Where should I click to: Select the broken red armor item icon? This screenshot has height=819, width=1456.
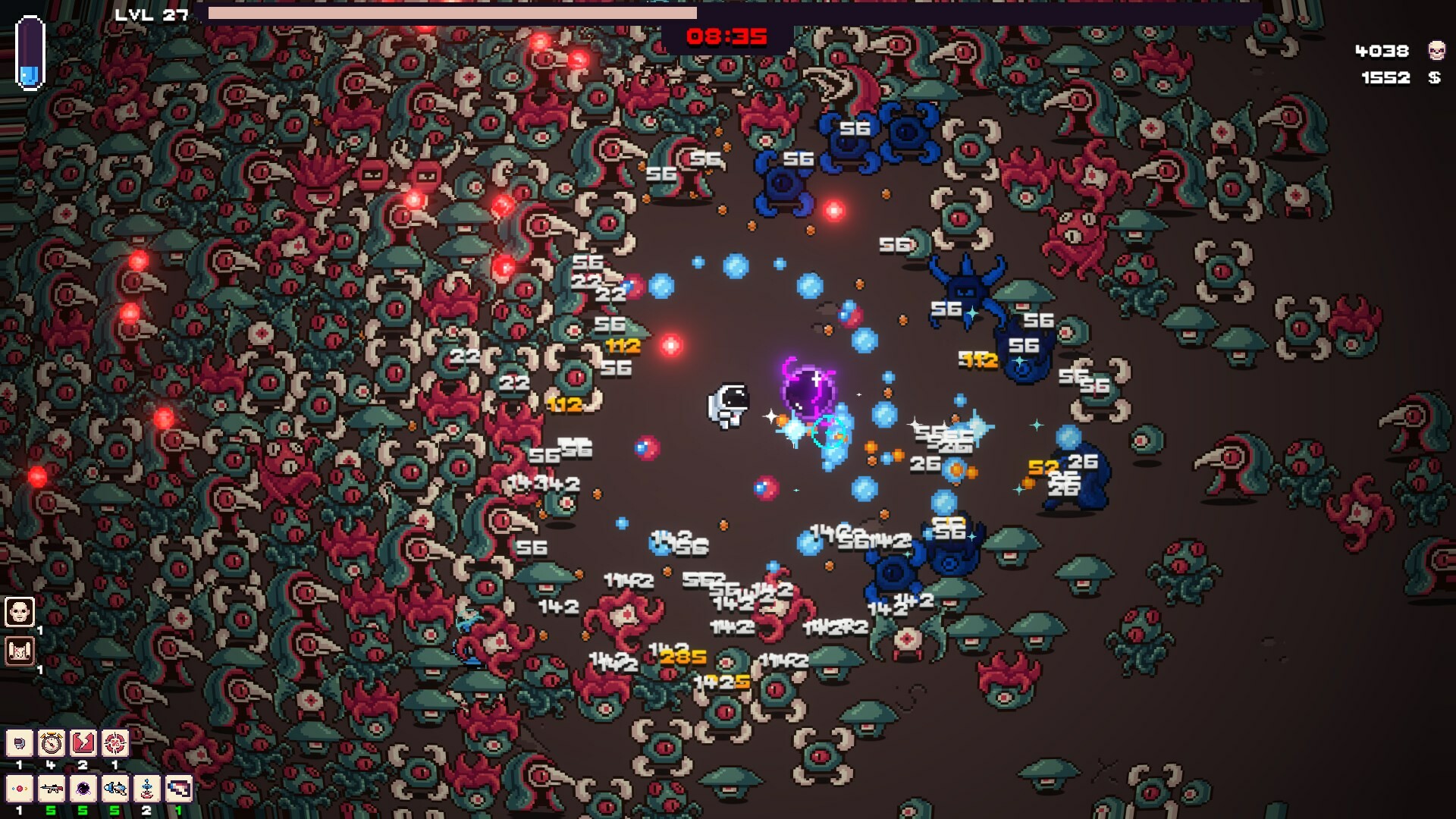coord(83,742)
